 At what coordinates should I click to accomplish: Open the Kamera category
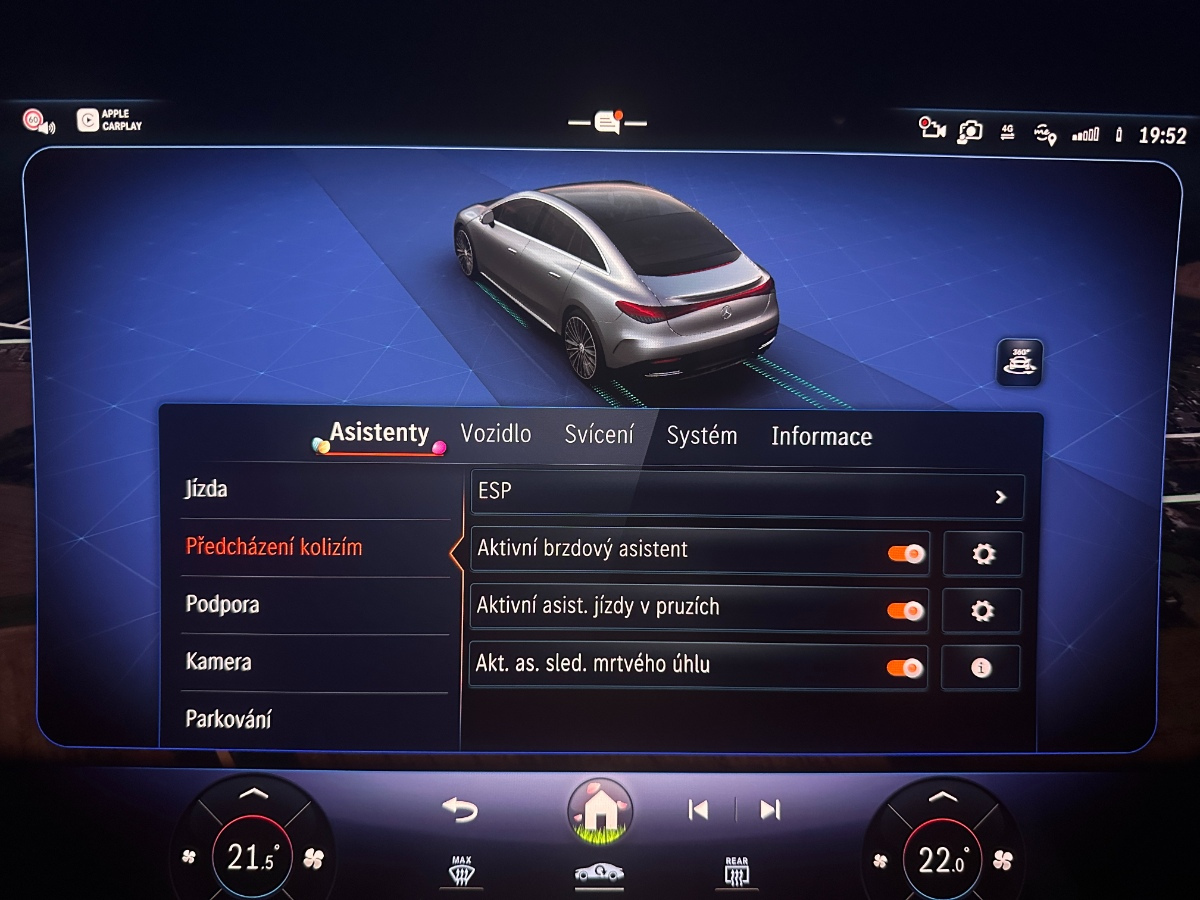coord(219,662)
